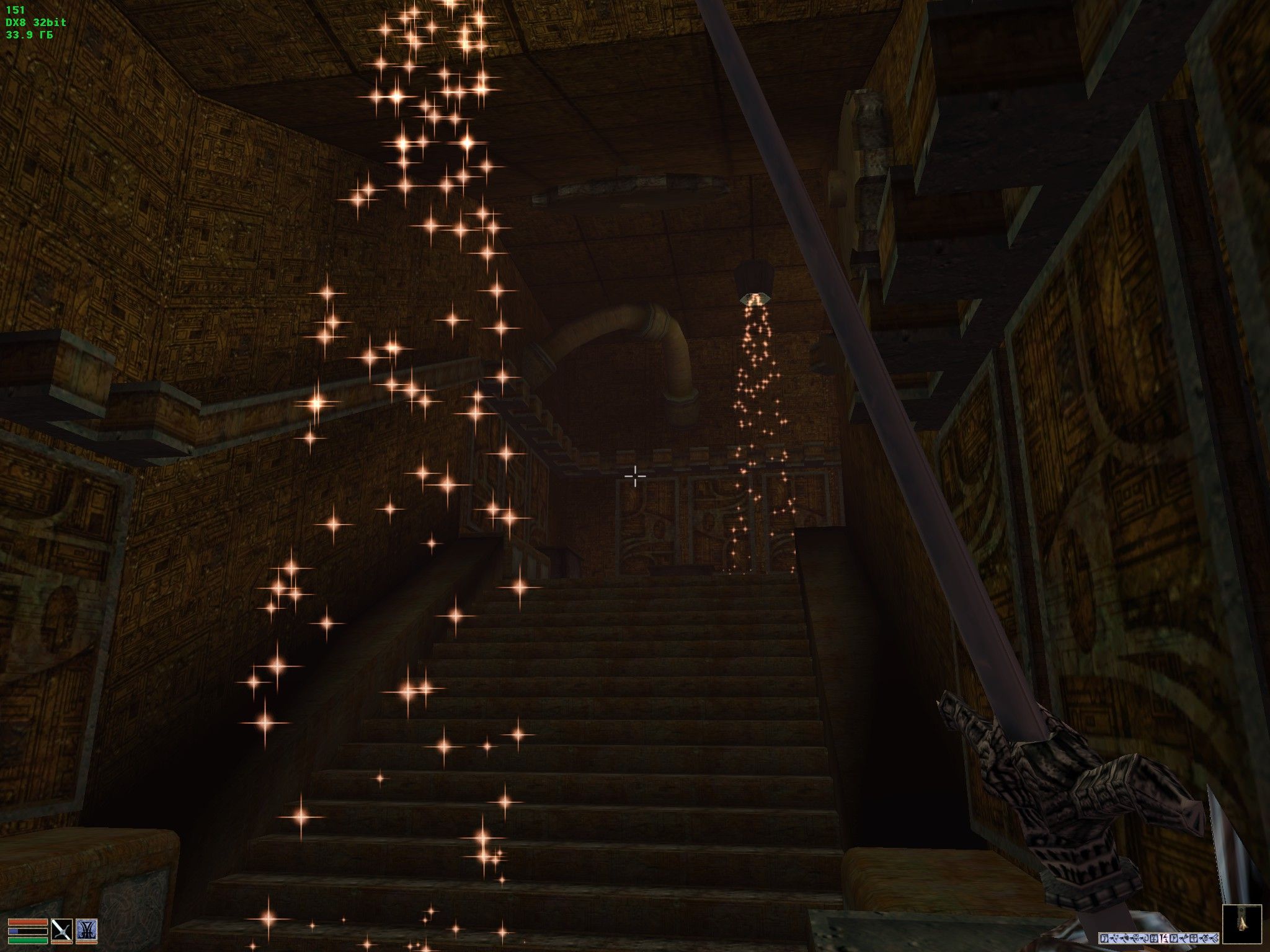
Task: Click the green fatigue bar
Action: click(27, 941)
